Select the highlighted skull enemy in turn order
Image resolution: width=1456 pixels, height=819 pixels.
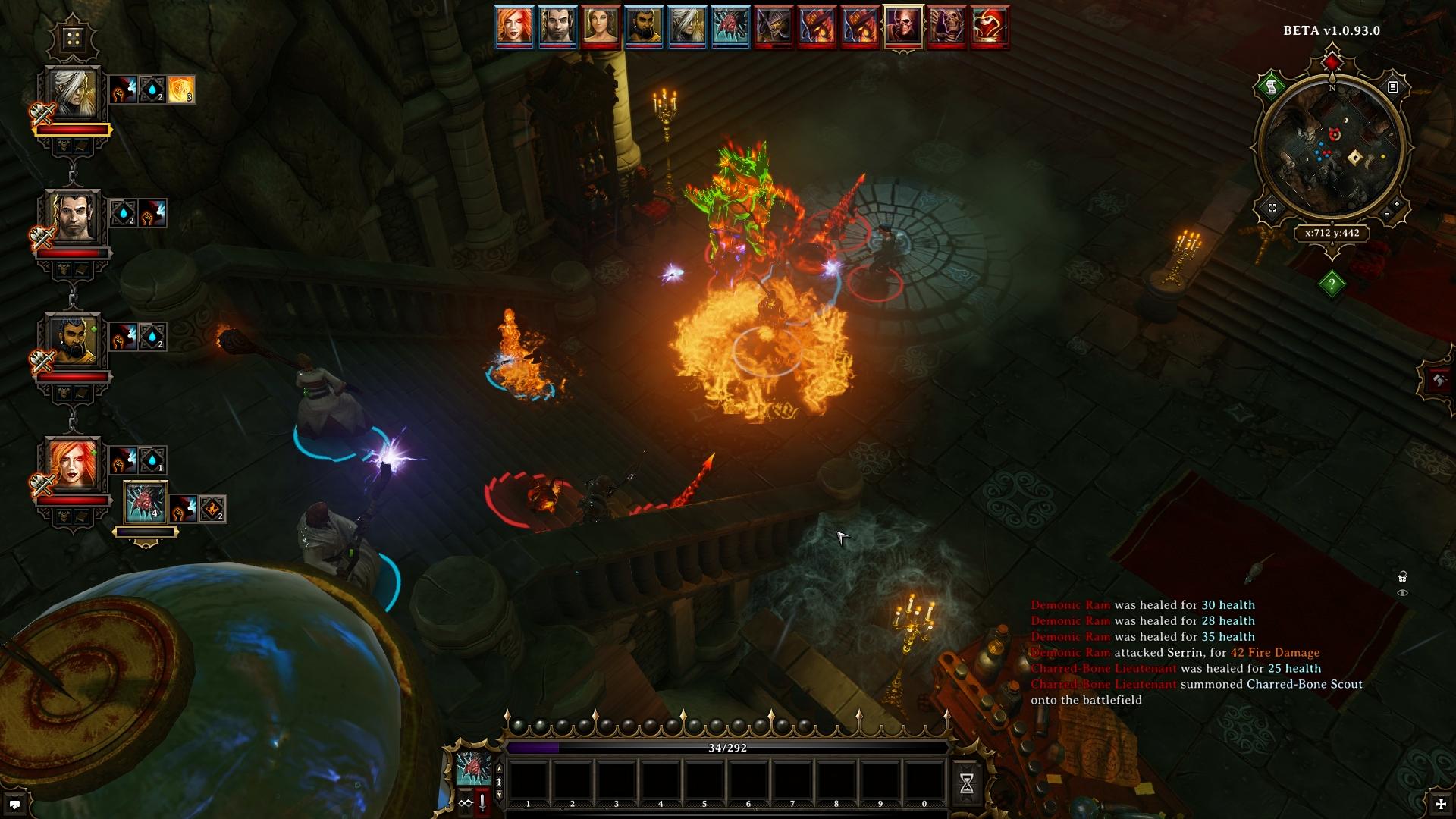pos(903,27)
